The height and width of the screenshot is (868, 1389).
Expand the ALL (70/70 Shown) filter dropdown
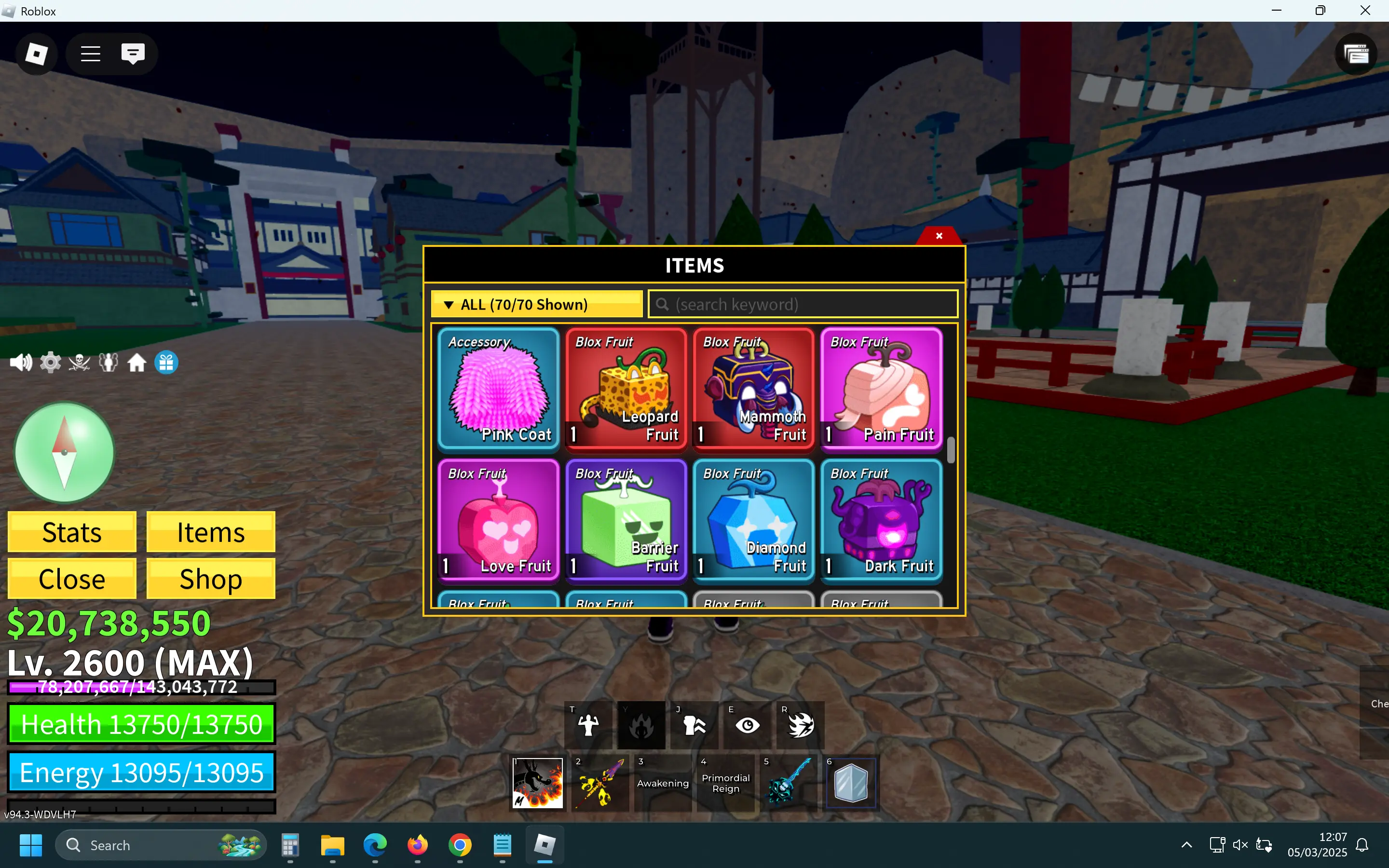point(536,304)
